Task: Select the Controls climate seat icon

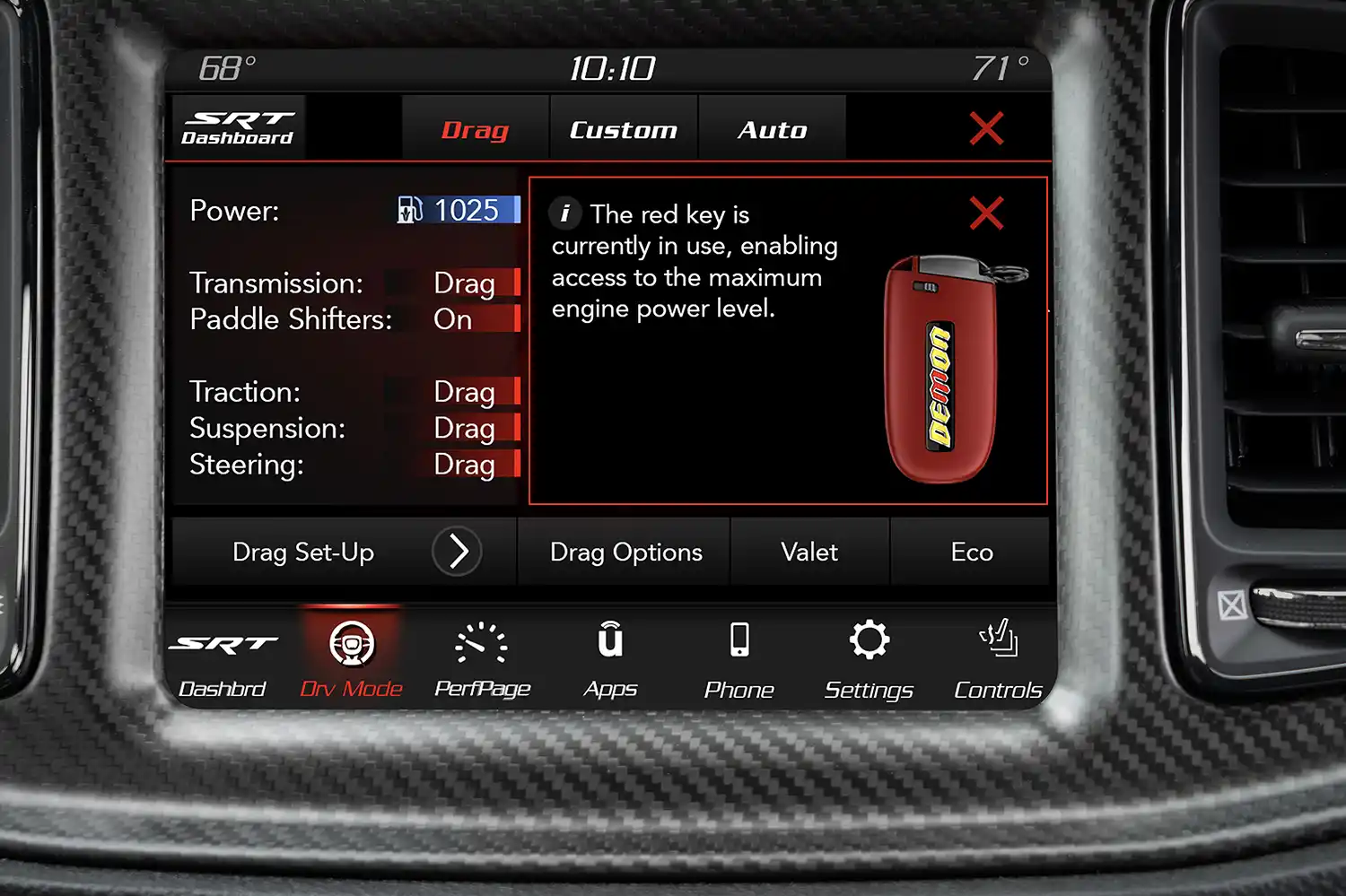Action: (998, 640)
